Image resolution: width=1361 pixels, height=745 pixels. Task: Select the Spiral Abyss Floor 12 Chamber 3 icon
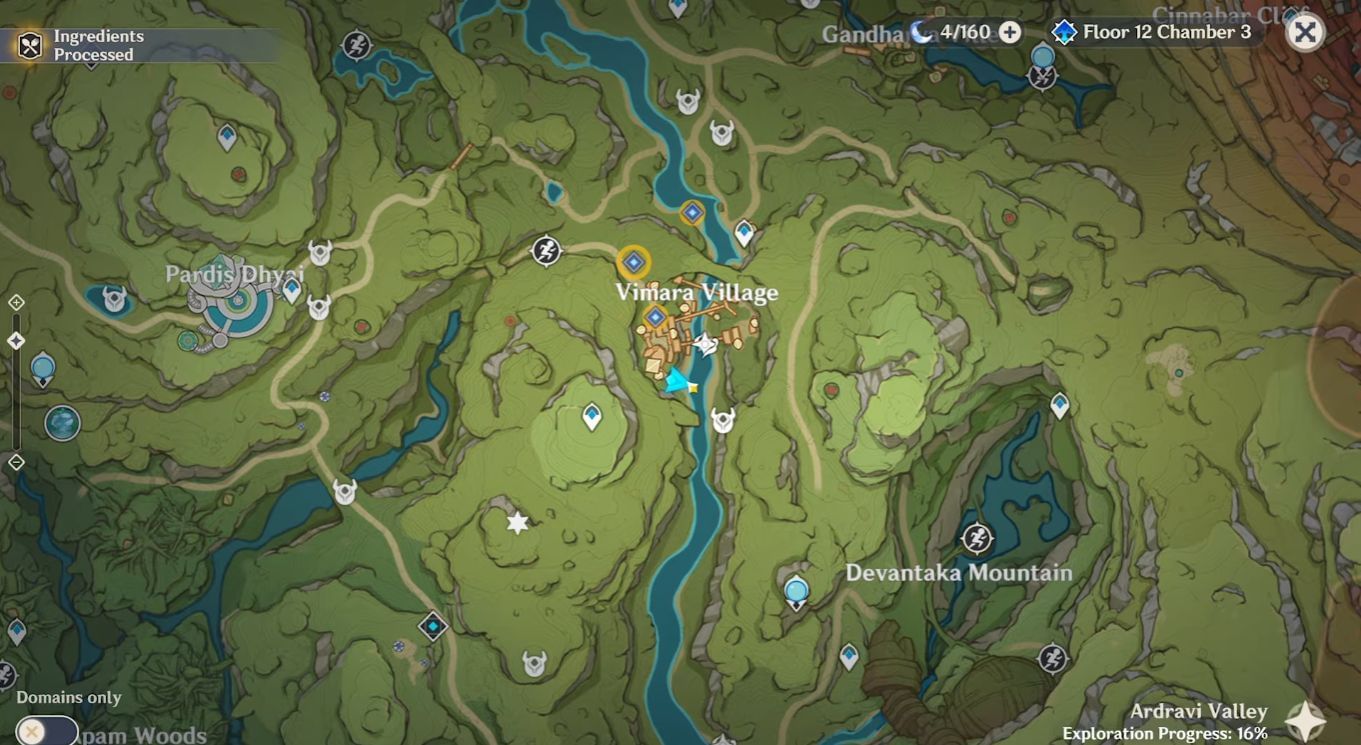pos(1062,31)
